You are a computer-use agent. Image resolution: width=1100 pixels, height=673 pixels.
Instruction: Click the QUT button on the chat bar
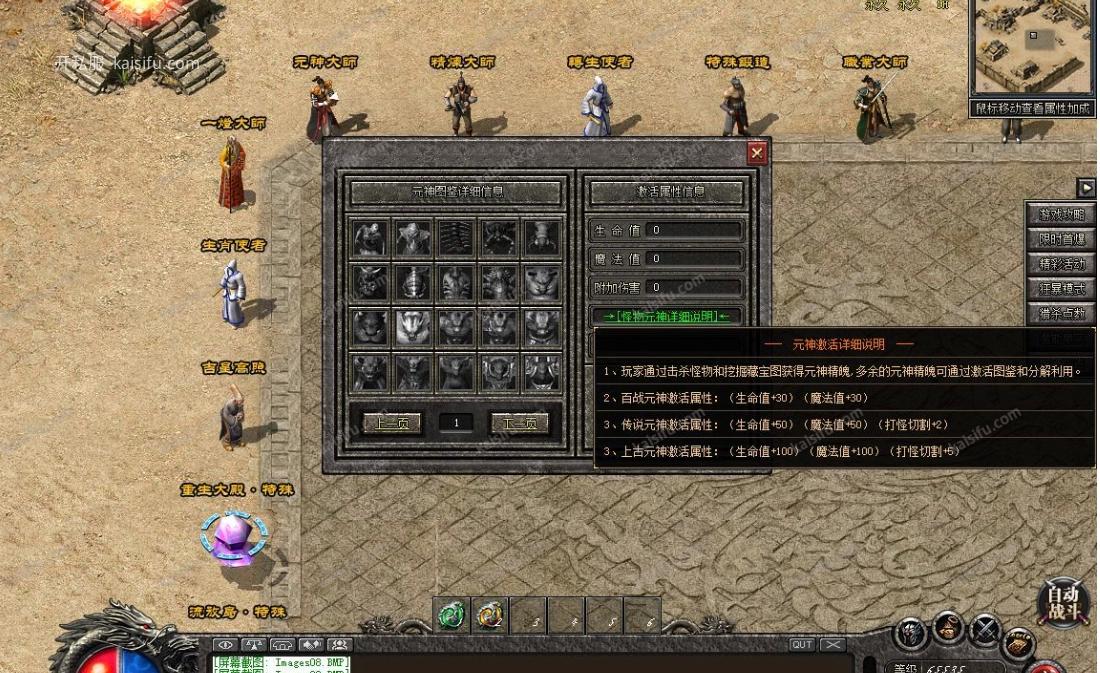tap(801, 645)
